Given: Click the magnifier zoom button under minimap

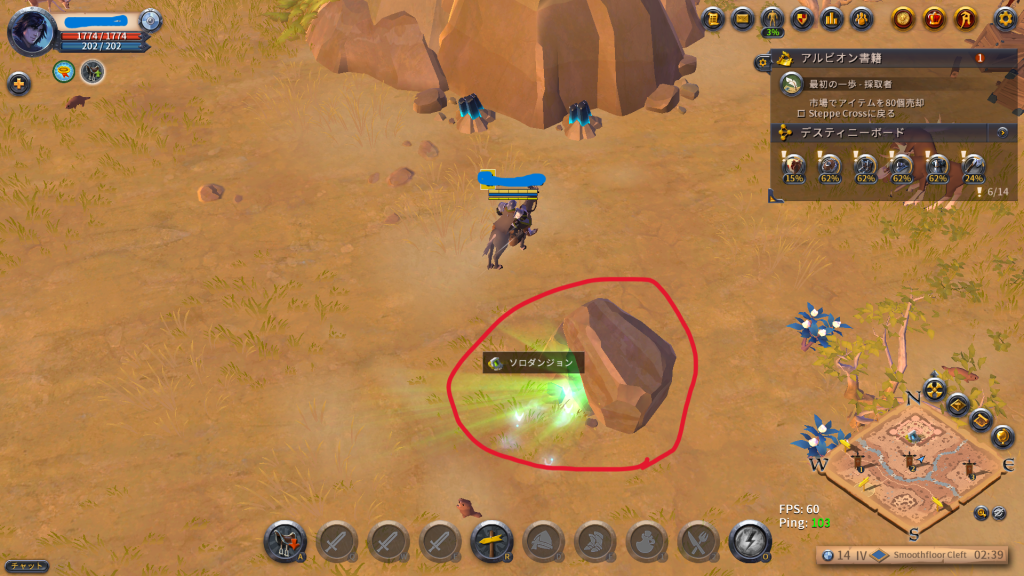Looking at the screenshot, I should [982, 513].
